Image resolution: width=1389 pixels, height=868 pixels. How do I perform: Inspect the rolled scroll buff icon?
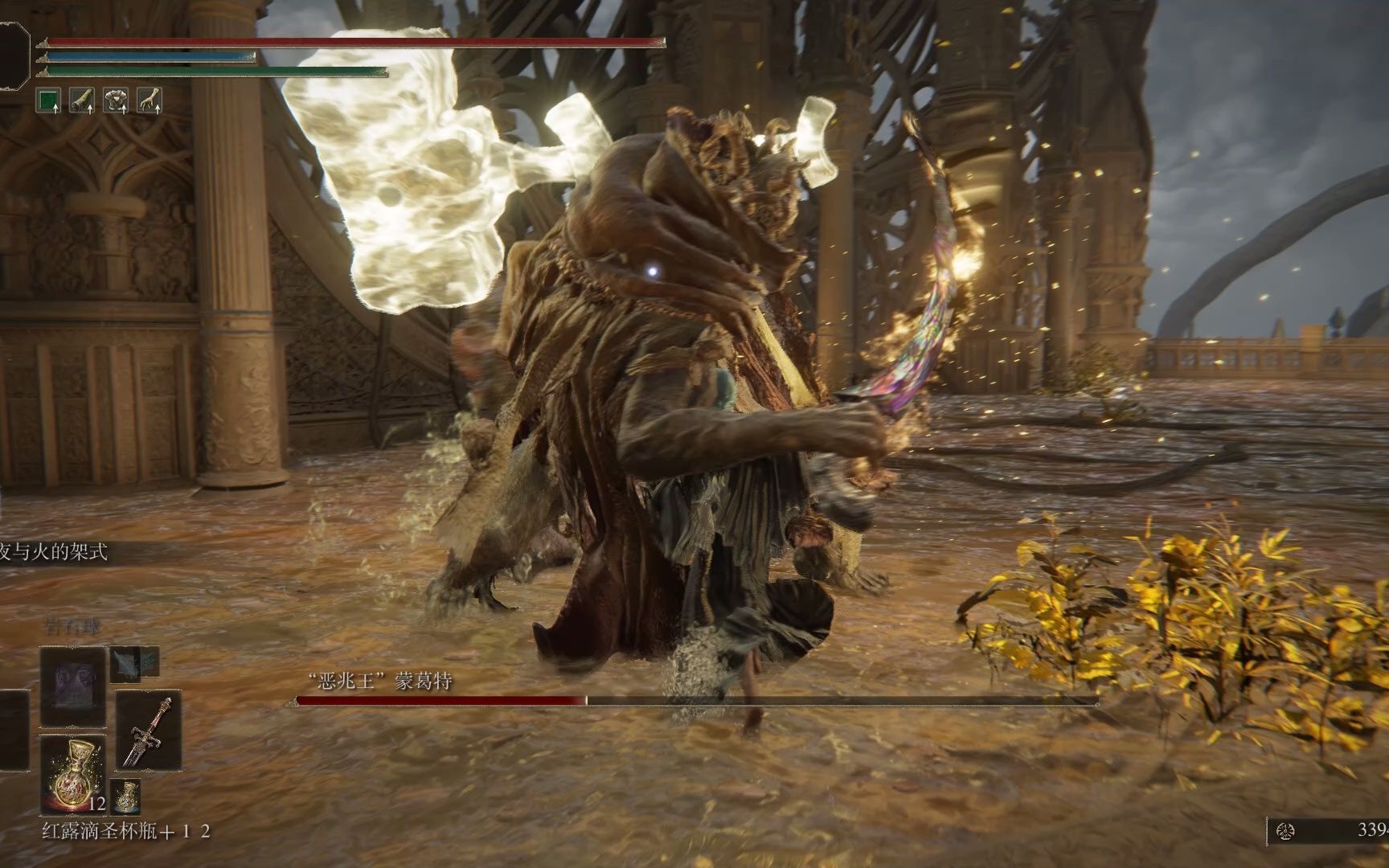(x=82, y=100)
